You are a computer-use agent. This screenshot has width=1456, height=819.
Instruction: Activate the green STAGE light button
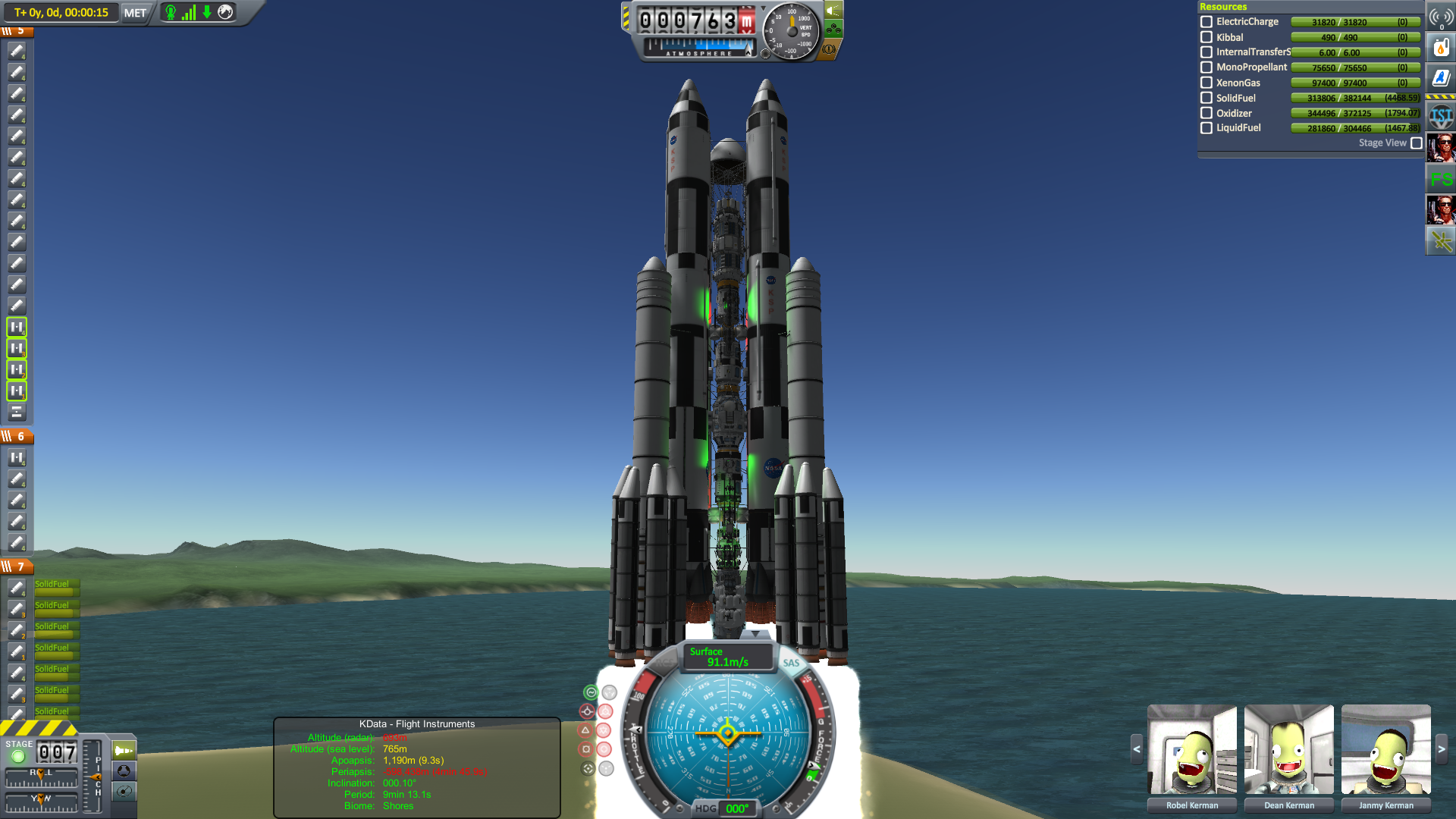click(18, 756)
